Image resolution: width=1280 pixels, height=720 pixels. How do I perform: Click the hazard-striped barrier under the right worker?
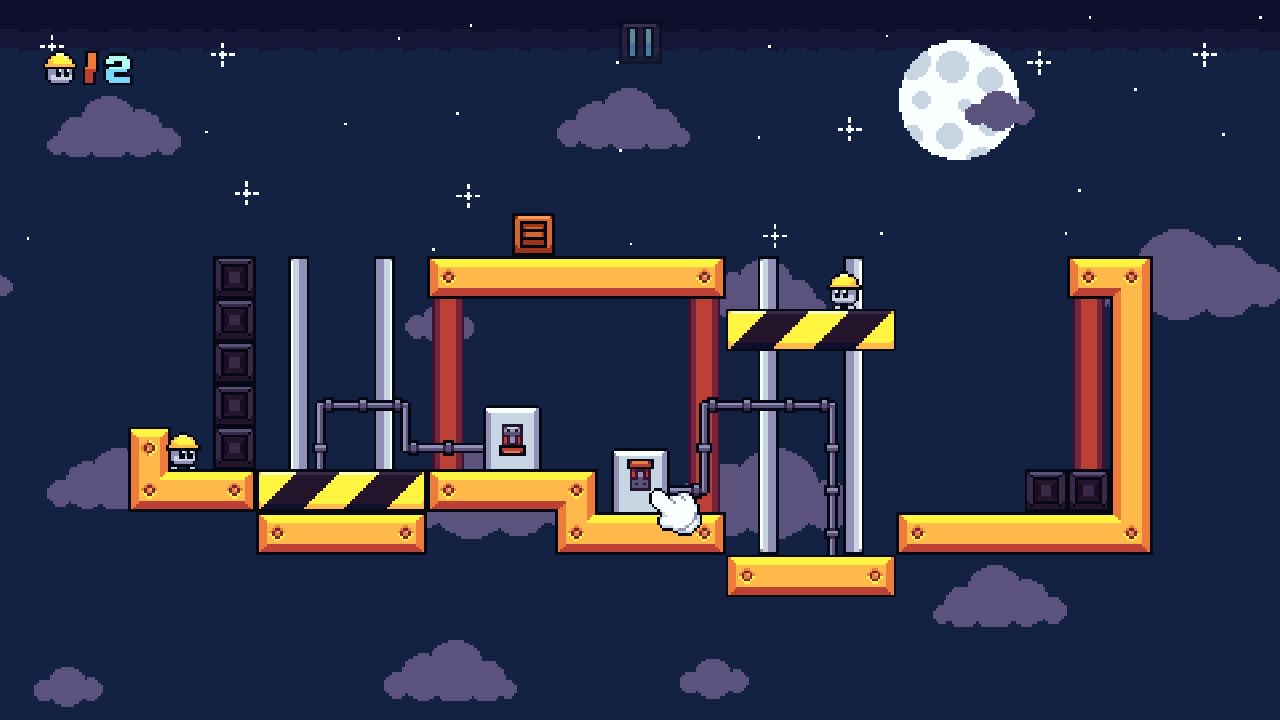(812, 330)
